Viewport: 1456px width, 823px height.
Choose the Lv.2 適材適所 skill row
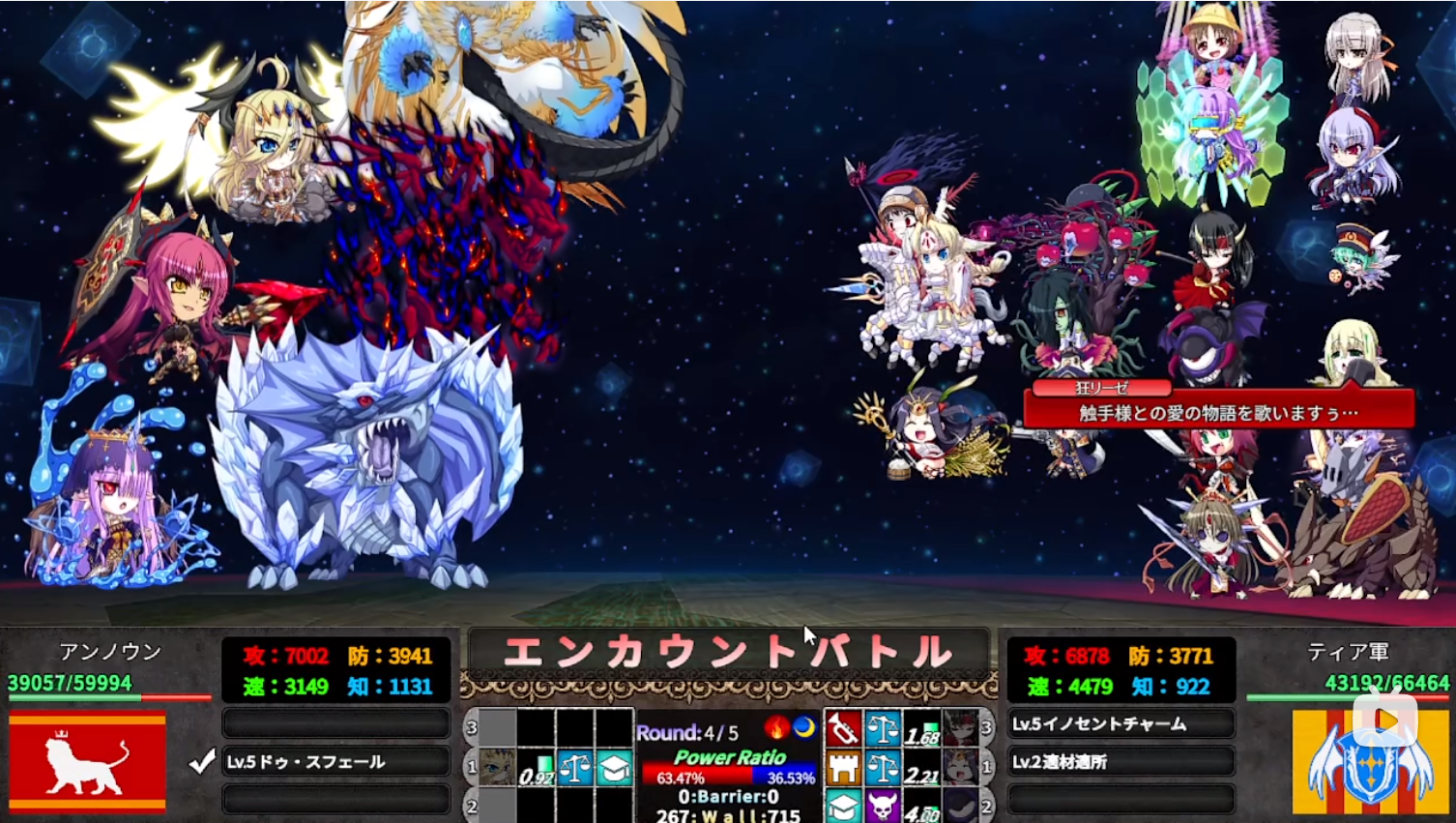(x=1120, y=762)
